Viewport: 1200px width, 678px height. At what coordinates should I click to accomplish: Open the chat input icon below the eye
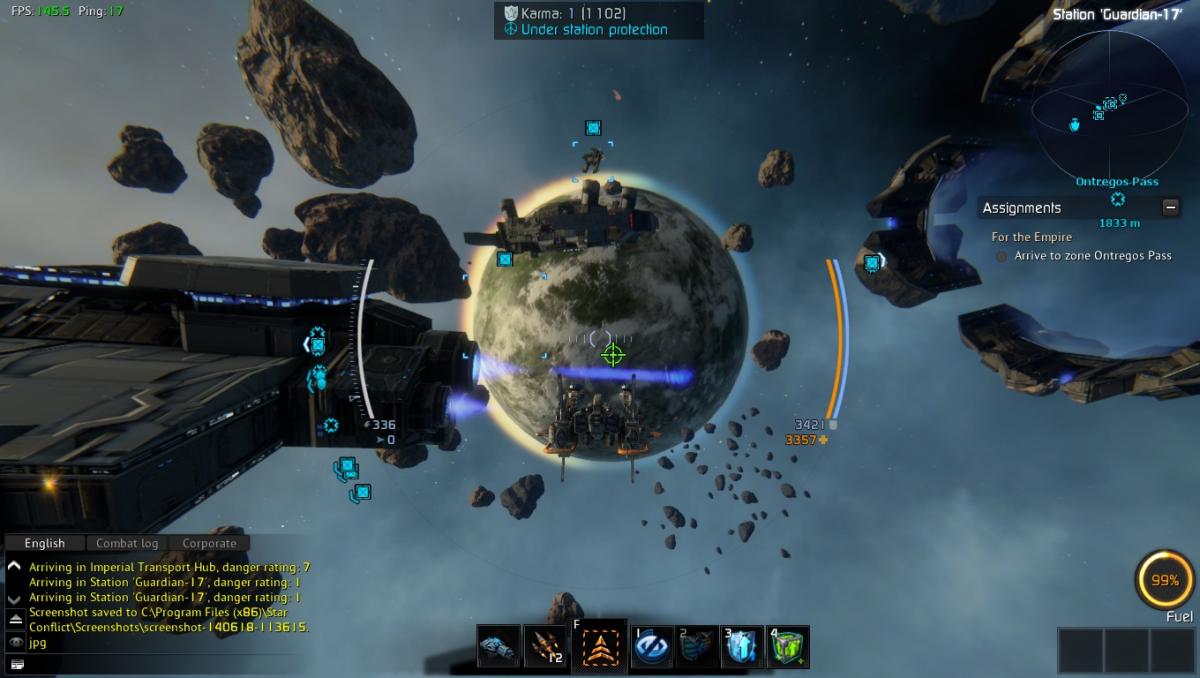click(x=15, y=664)
